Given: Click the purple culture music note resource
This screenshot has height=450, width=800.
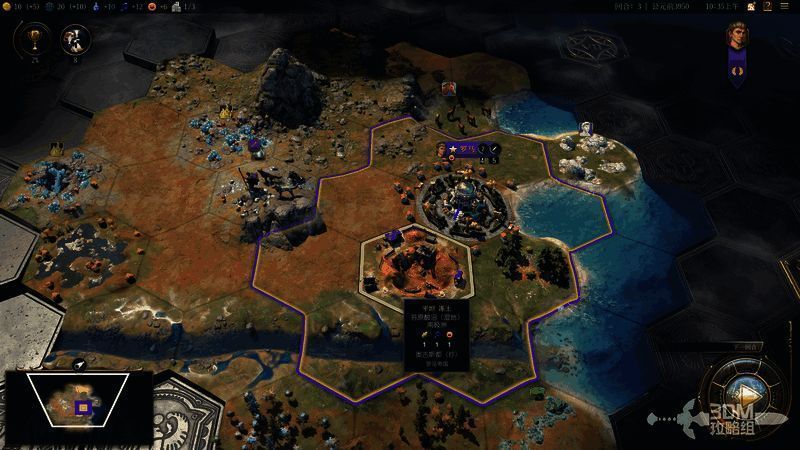Looking at the screenshot, I should pos(126,6).
